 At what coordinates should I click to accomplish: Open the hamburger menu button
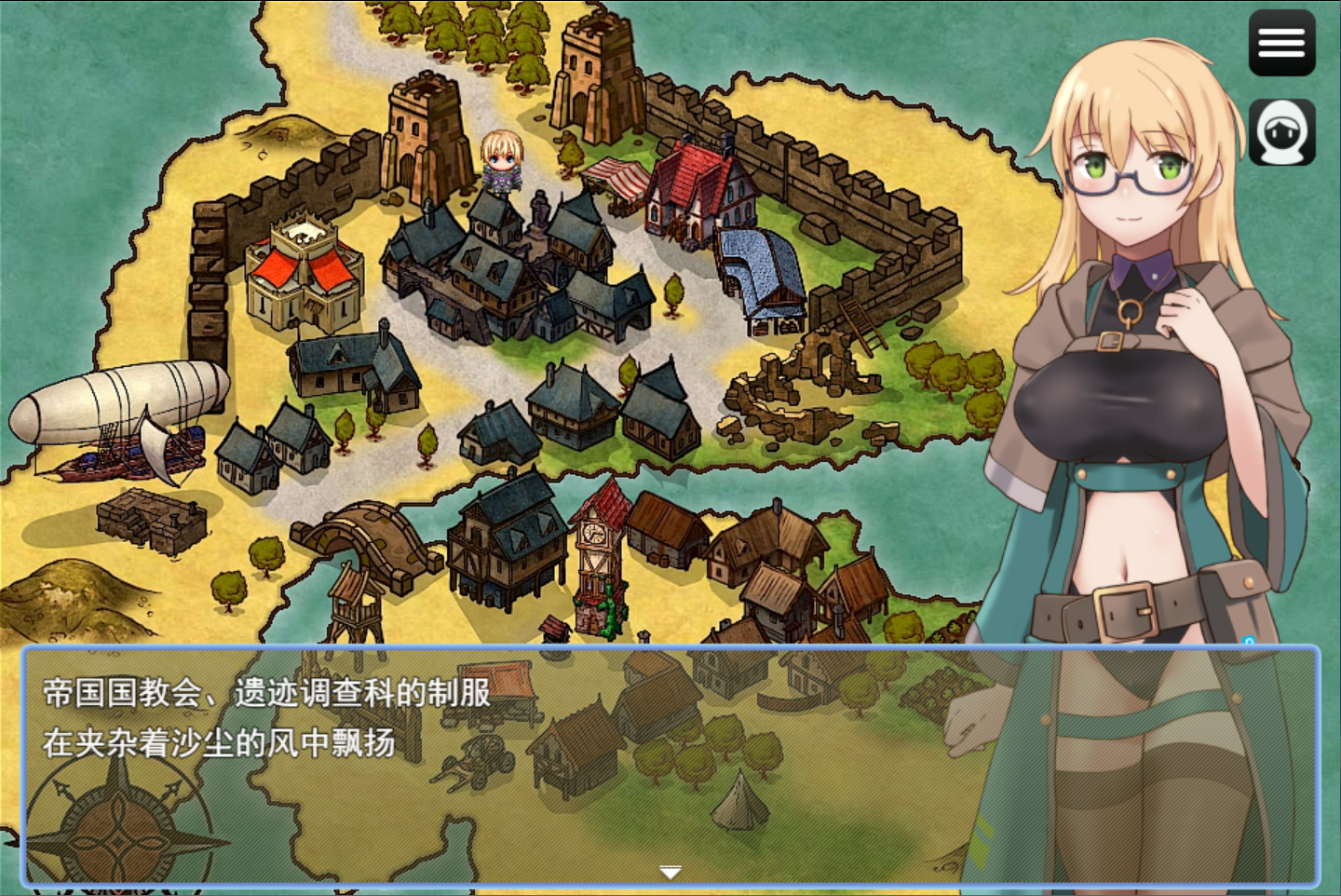pyautogui.click(x=1281, y=43)
